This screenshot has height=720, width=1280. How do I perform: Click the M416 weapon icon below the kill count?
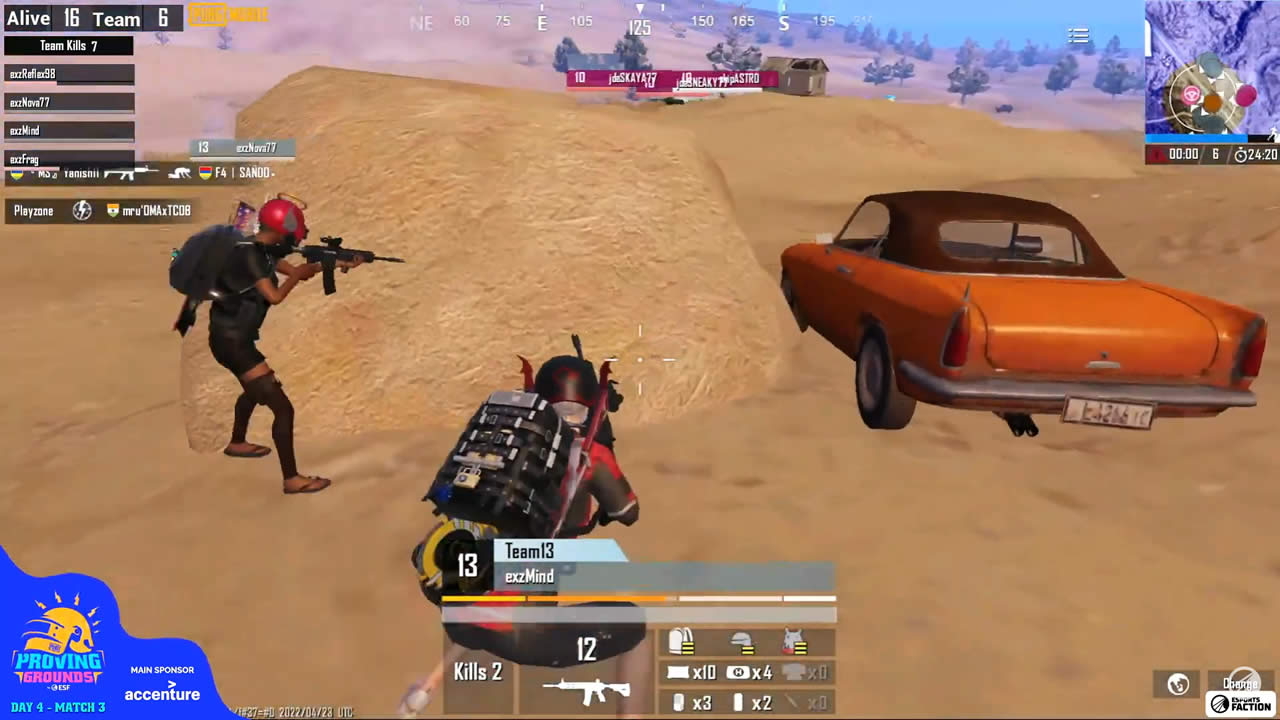tap(587, 688)
